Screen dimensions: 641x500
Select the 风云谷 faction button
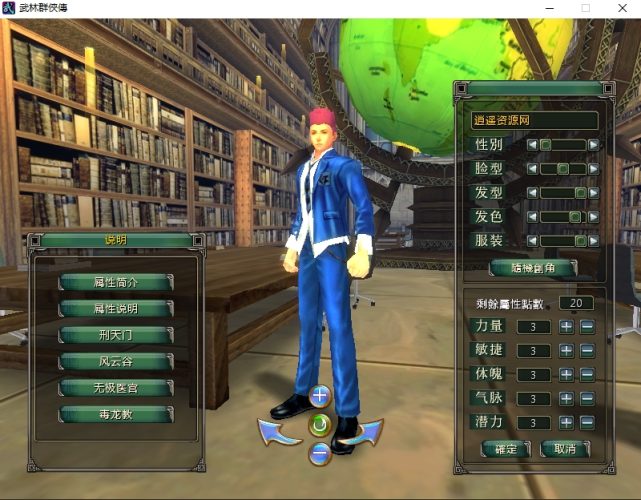[x=116, y=361]
